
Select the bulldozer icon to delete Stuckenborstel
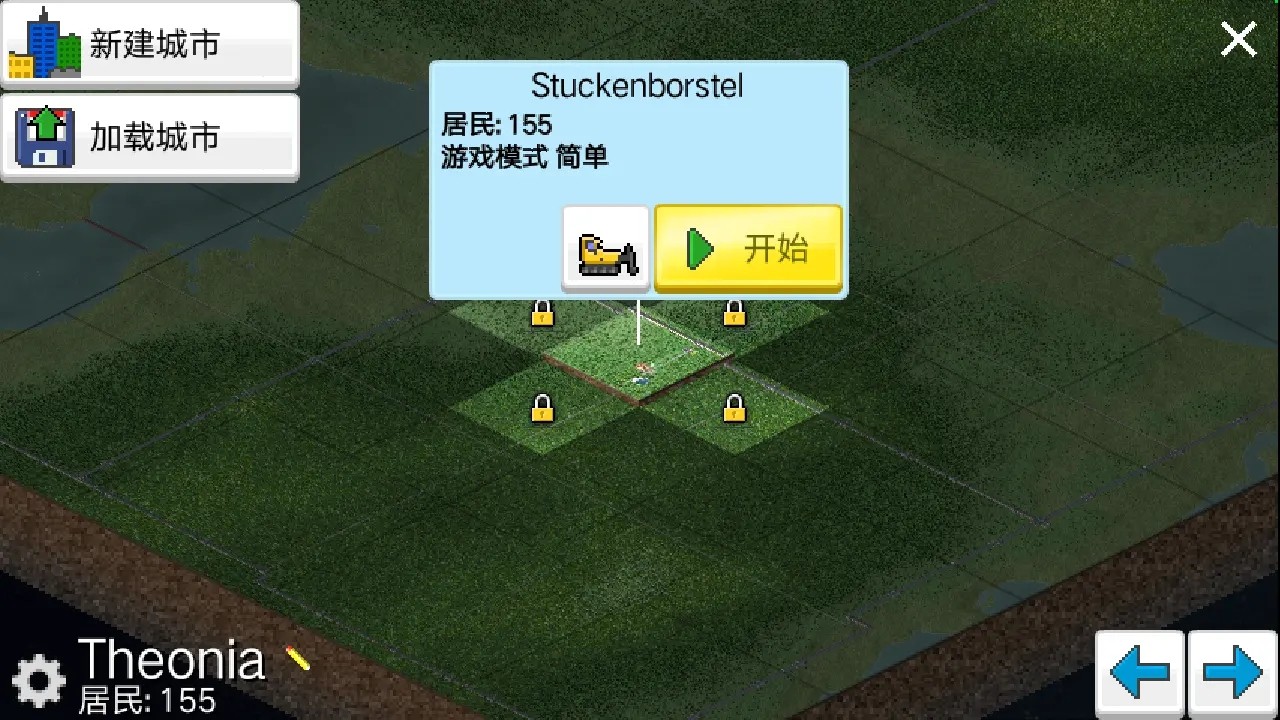point(605,248)
